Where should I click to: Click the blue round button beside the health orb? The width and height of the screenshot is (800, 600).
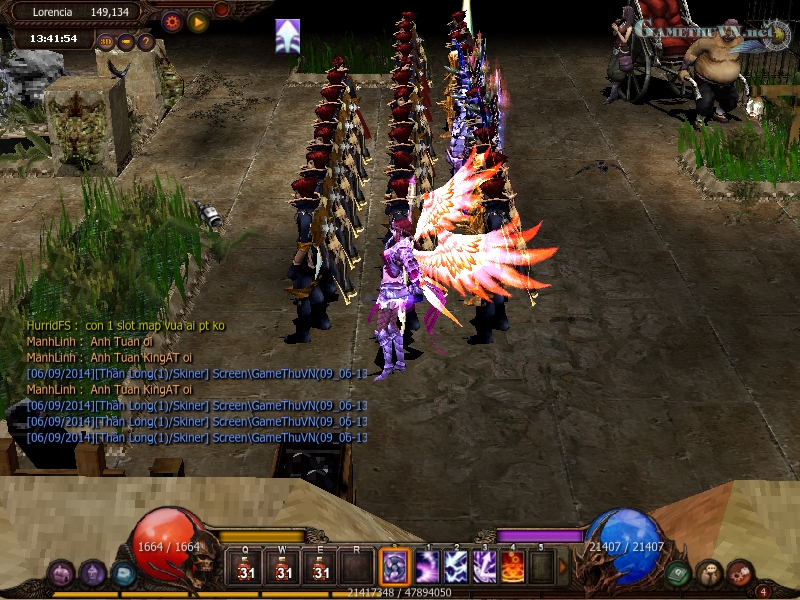point(122,574)
